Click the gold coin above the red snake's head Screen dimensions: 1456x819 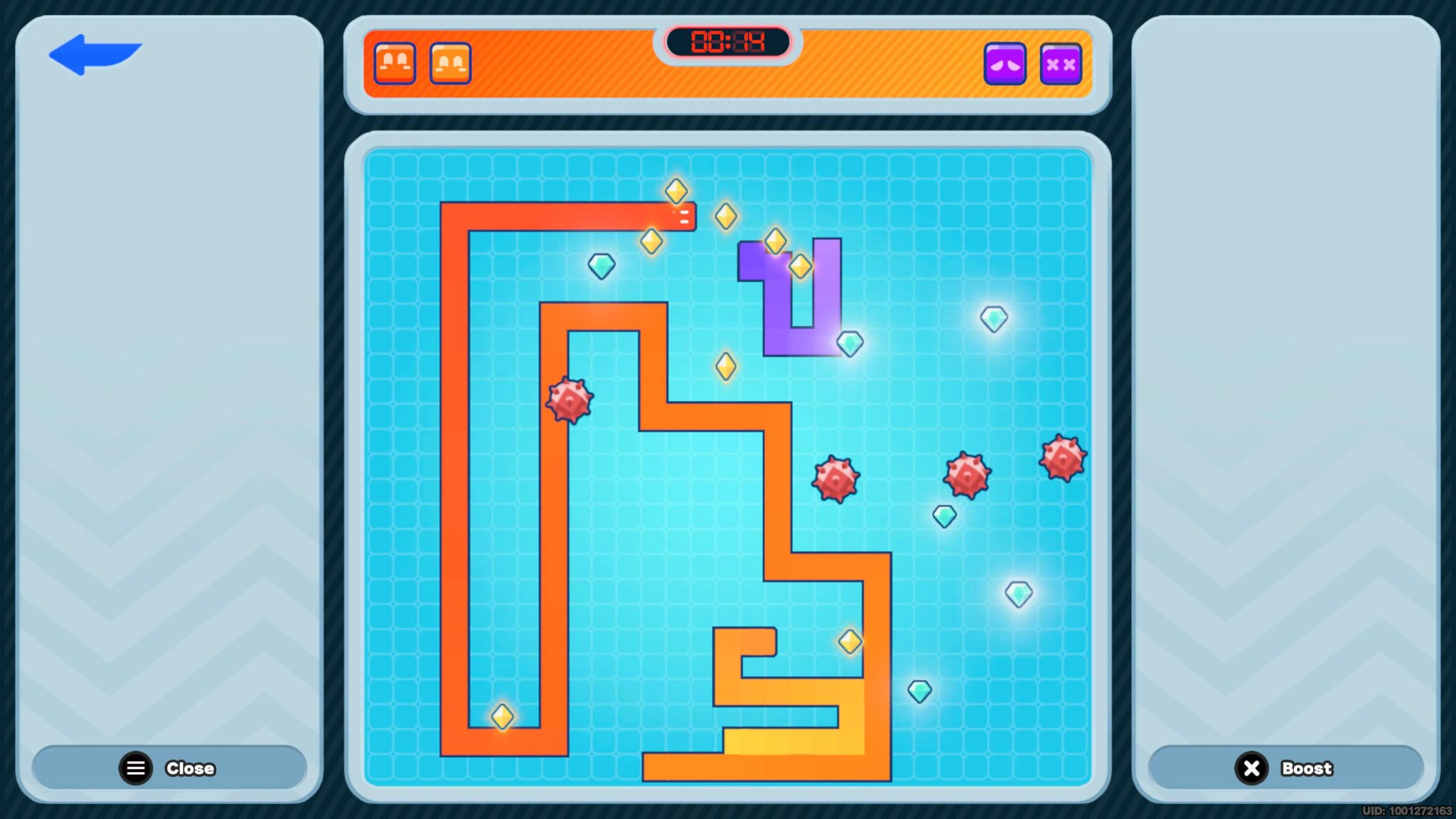[676, 190]
